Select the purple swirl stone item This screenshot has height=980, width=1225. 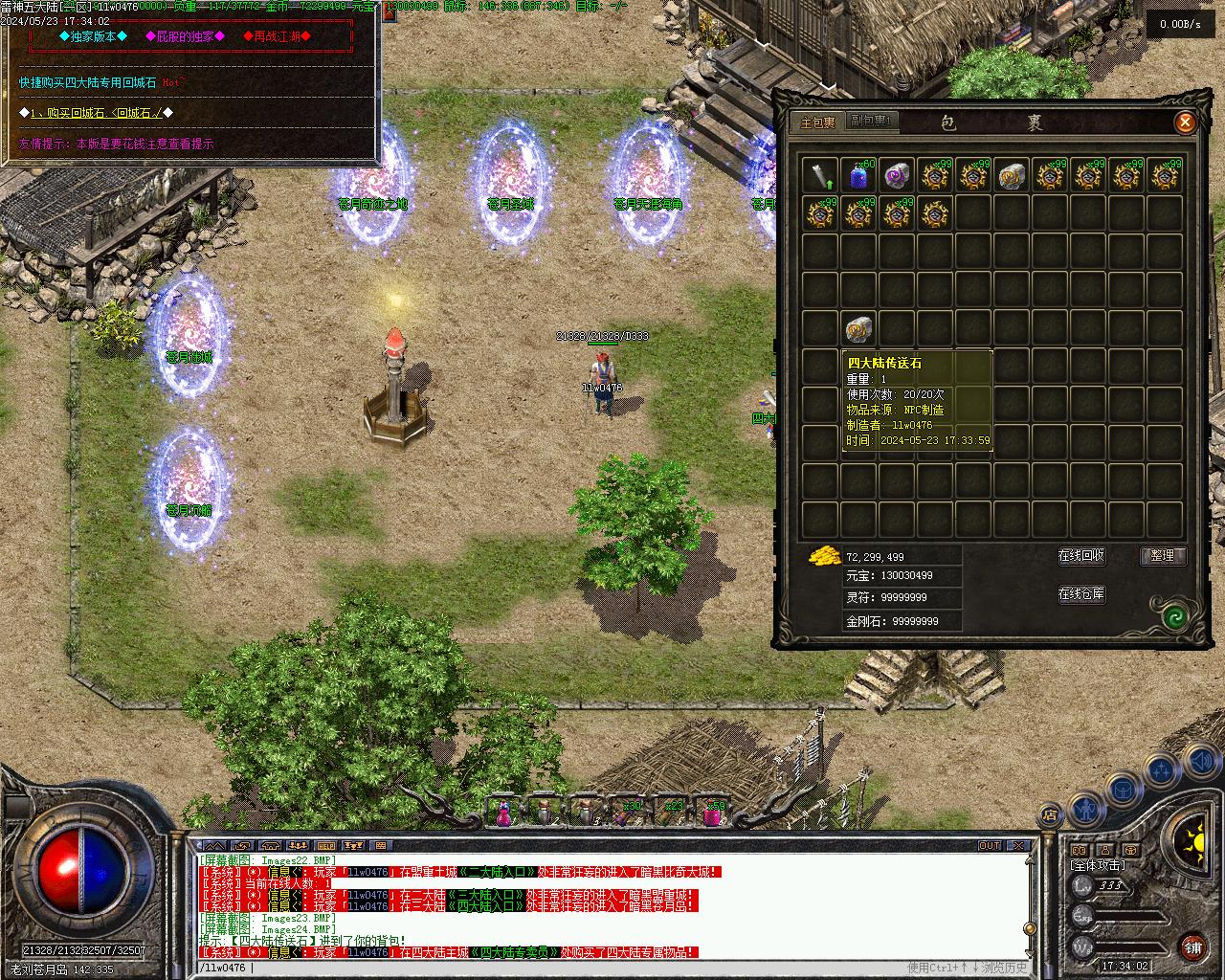click(x=897, y=175)
